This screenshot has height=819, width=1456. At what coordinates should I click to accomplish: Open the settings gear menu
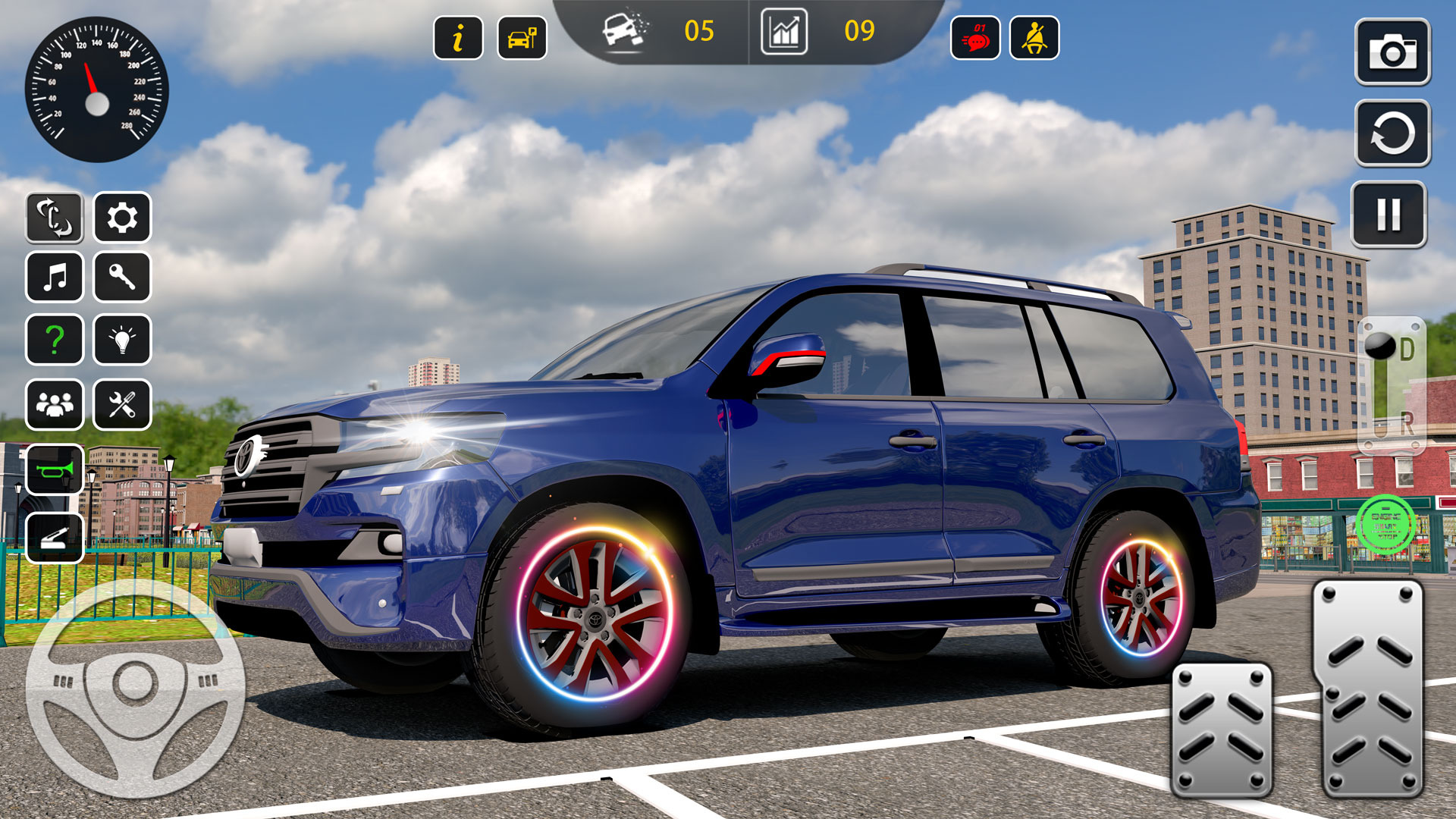point(123,218)
